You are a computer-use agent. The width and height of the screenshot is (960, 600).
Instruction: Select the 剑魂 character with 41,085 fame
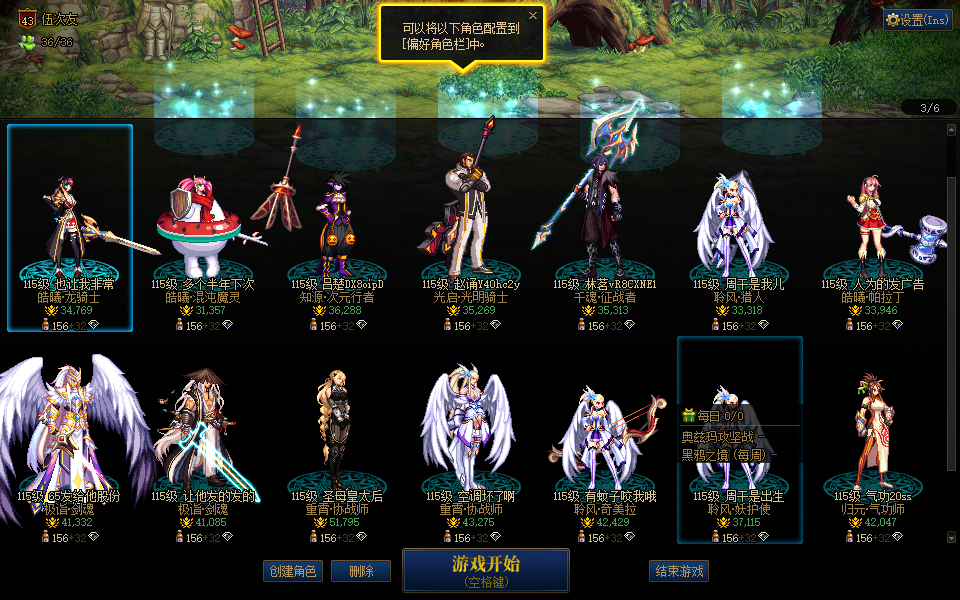click(x=204, y=440)
